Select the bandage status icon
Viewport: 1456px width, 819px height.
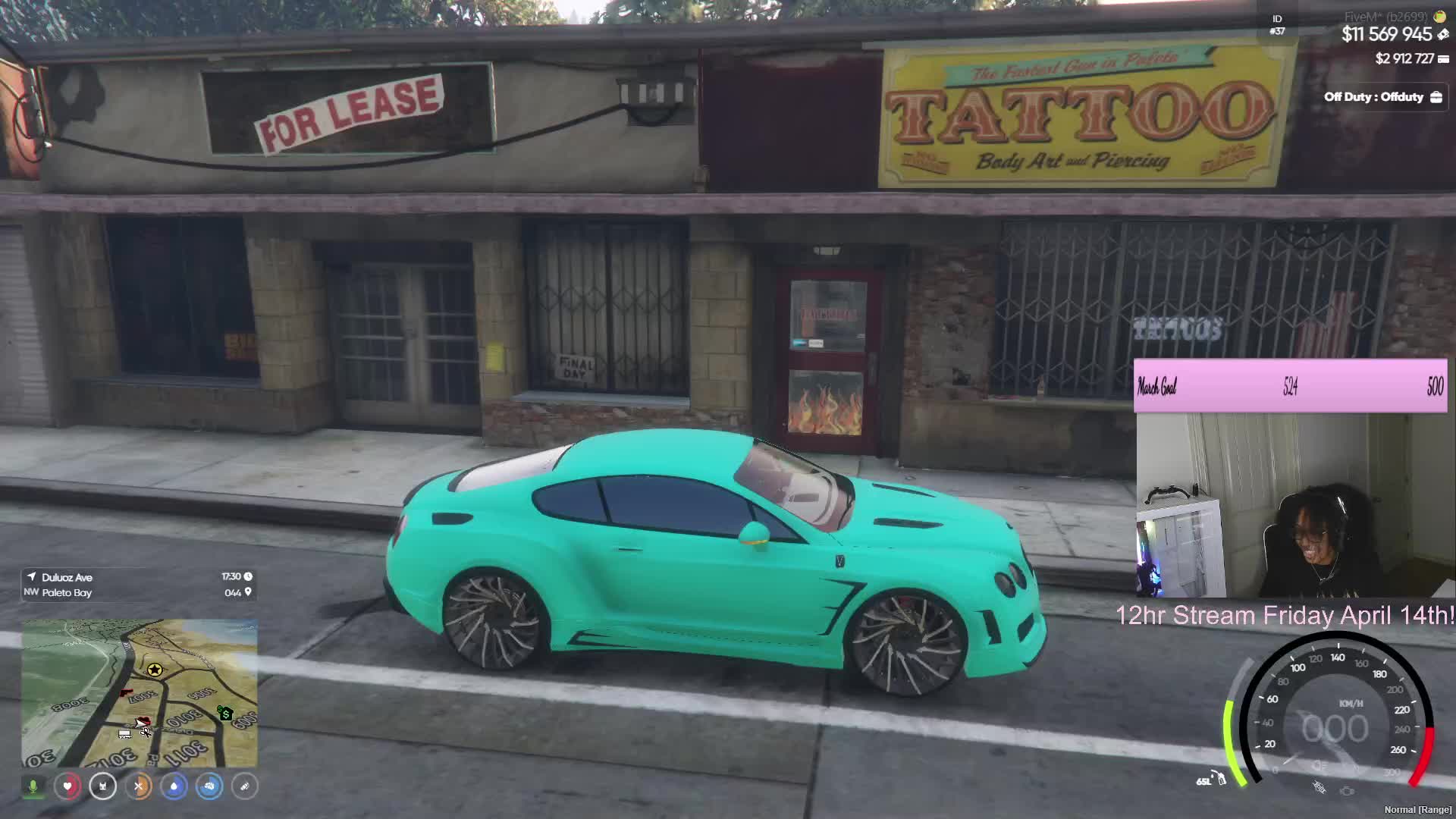244,786
